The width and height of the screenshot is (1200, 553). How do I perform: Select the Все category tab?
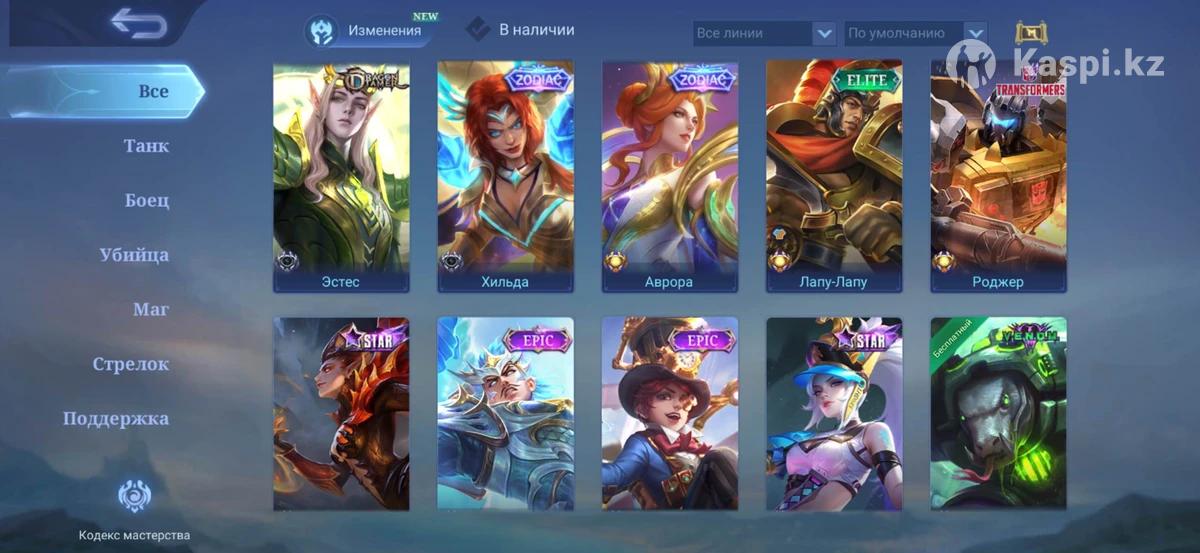pos(153,91)
